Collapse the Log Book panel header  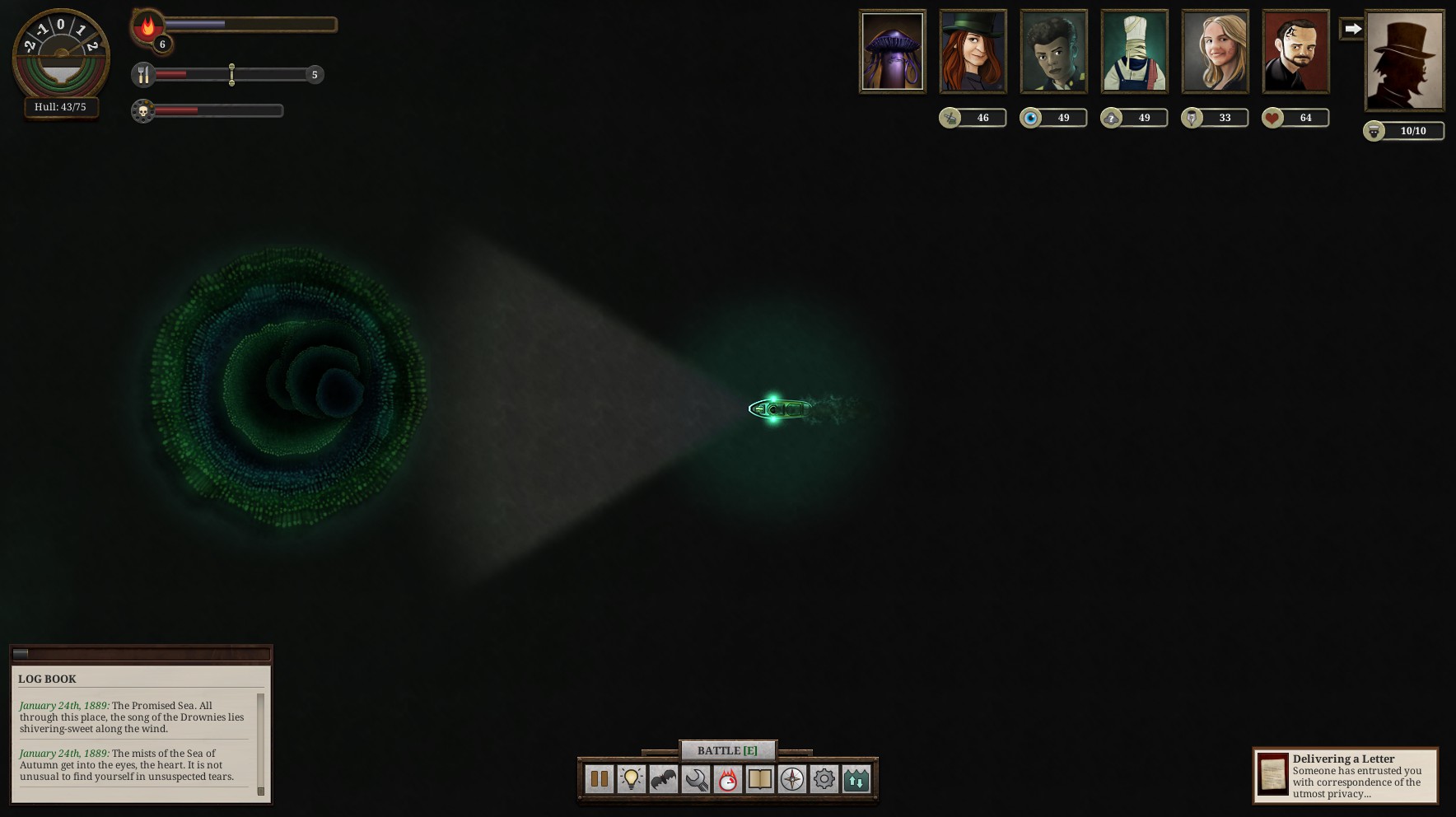[x=140, y=653]
